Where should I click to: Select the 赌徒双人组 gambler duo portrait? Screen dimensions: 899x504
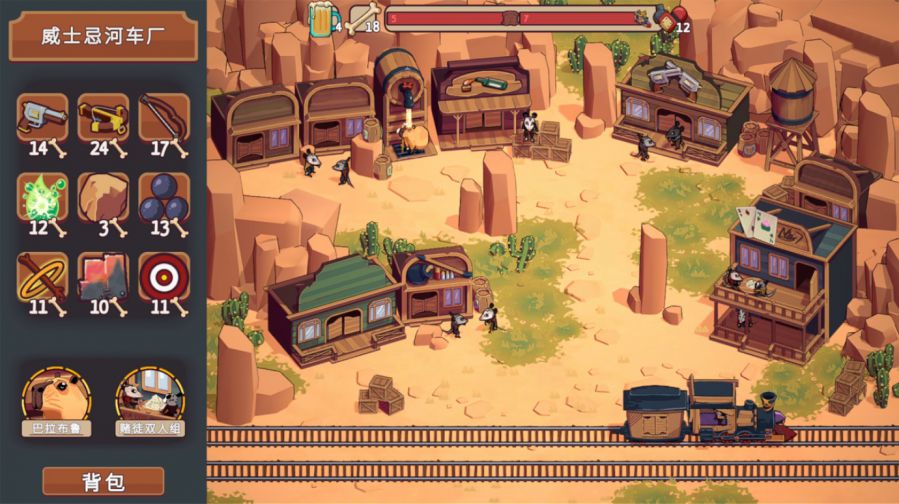click(x=150, y=397)
